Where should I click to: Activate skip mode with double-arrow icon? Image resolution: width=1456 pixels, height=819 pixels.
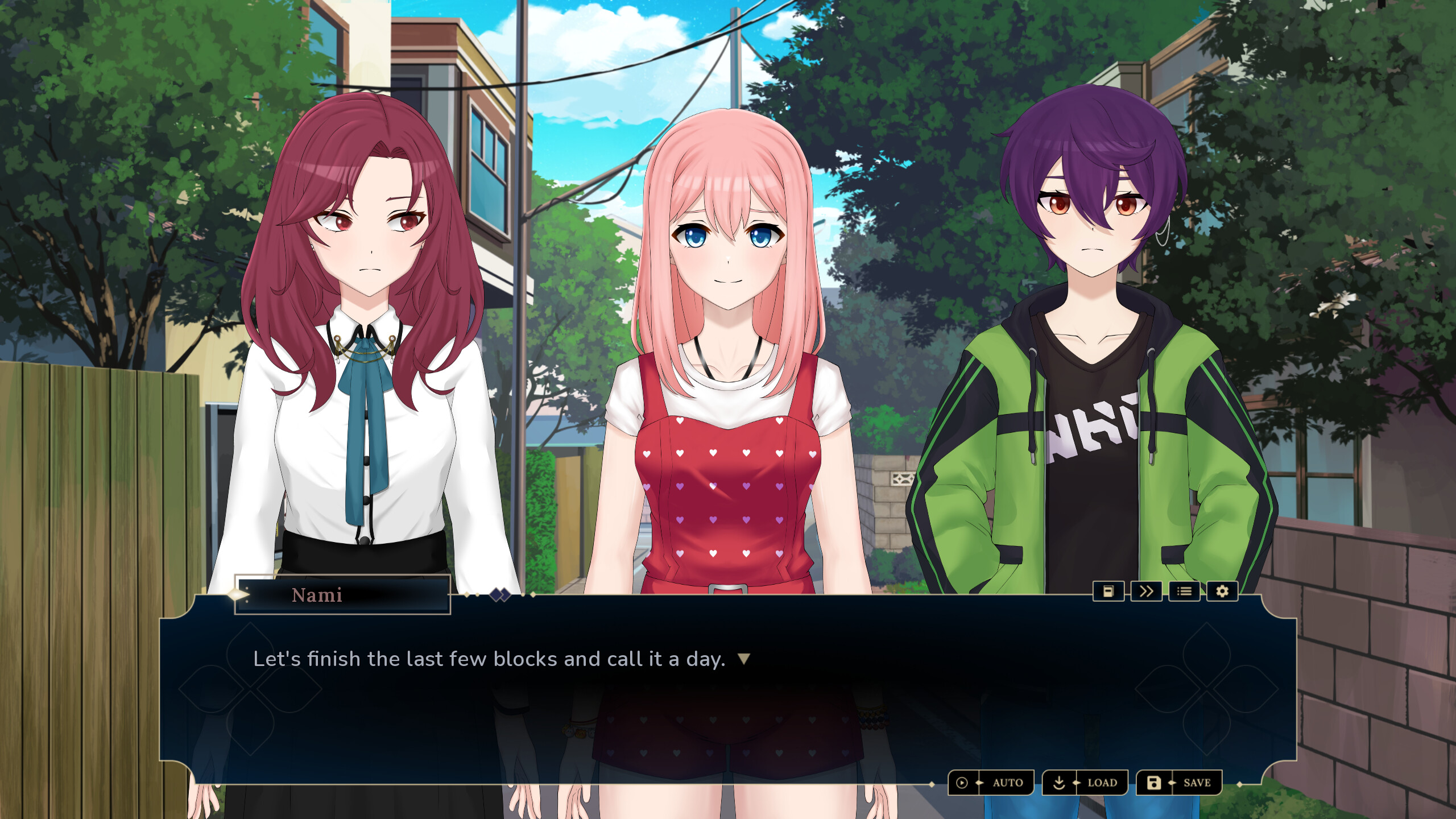[1147, 591]
